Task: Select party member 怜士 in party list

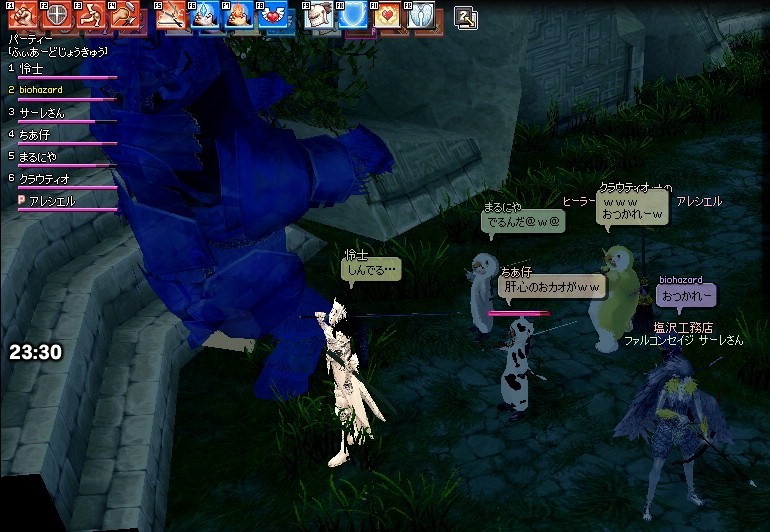Action: [x=32, y=68]
